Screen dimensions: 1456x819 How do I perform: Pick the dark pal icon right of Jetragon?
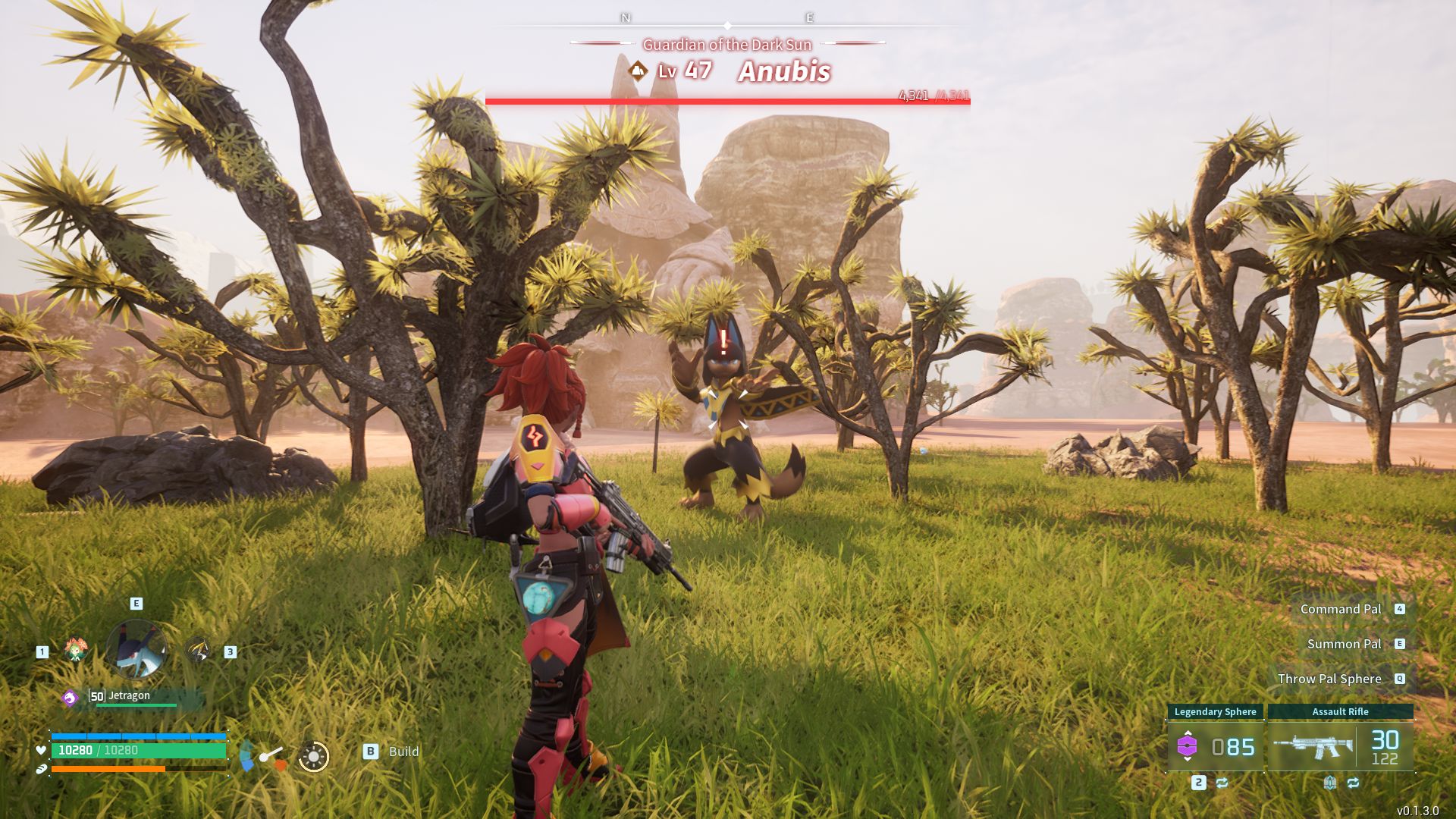198,650
